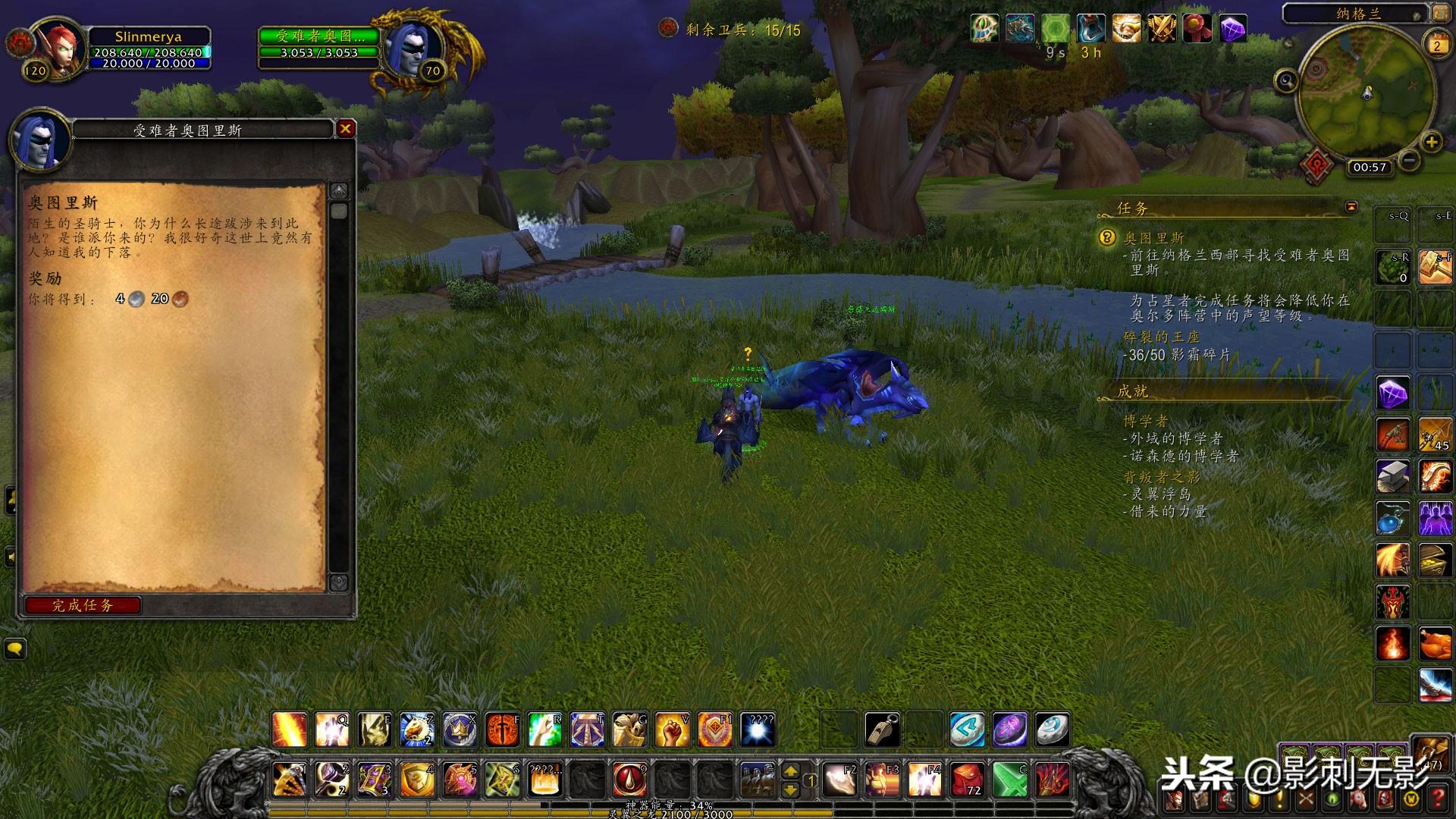Image resolution: width=1456 pixels, height=819 pixels.
Task: Activate the anvil icon in the side bar
Action: [x=1393, y=477]
